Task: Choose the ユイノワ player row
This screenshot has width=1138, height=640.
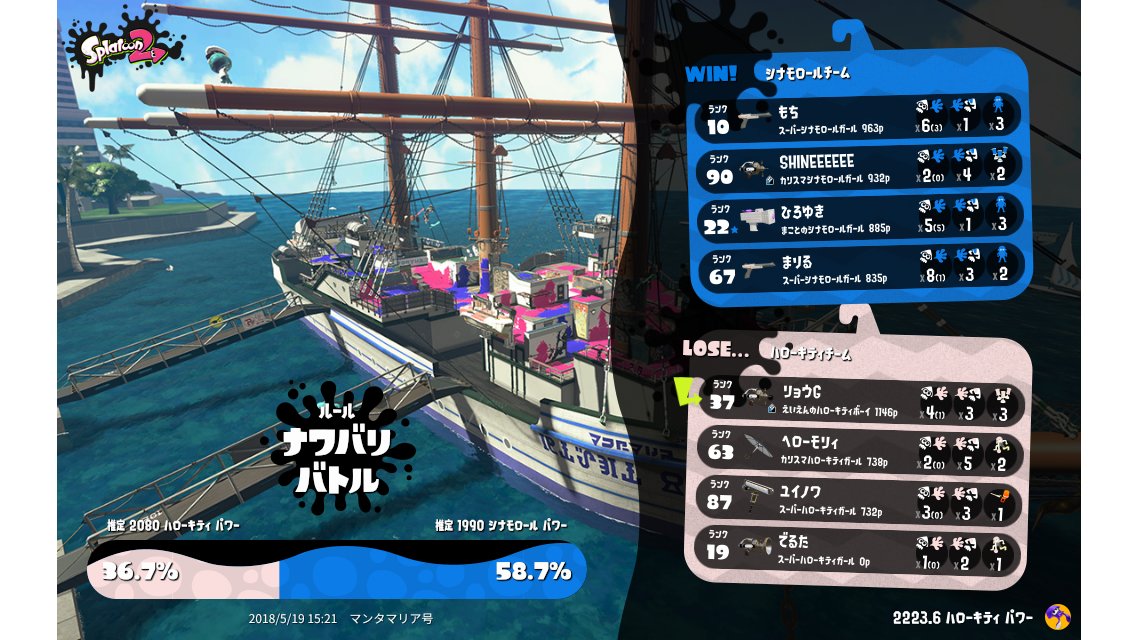Action: pos(862,501)
